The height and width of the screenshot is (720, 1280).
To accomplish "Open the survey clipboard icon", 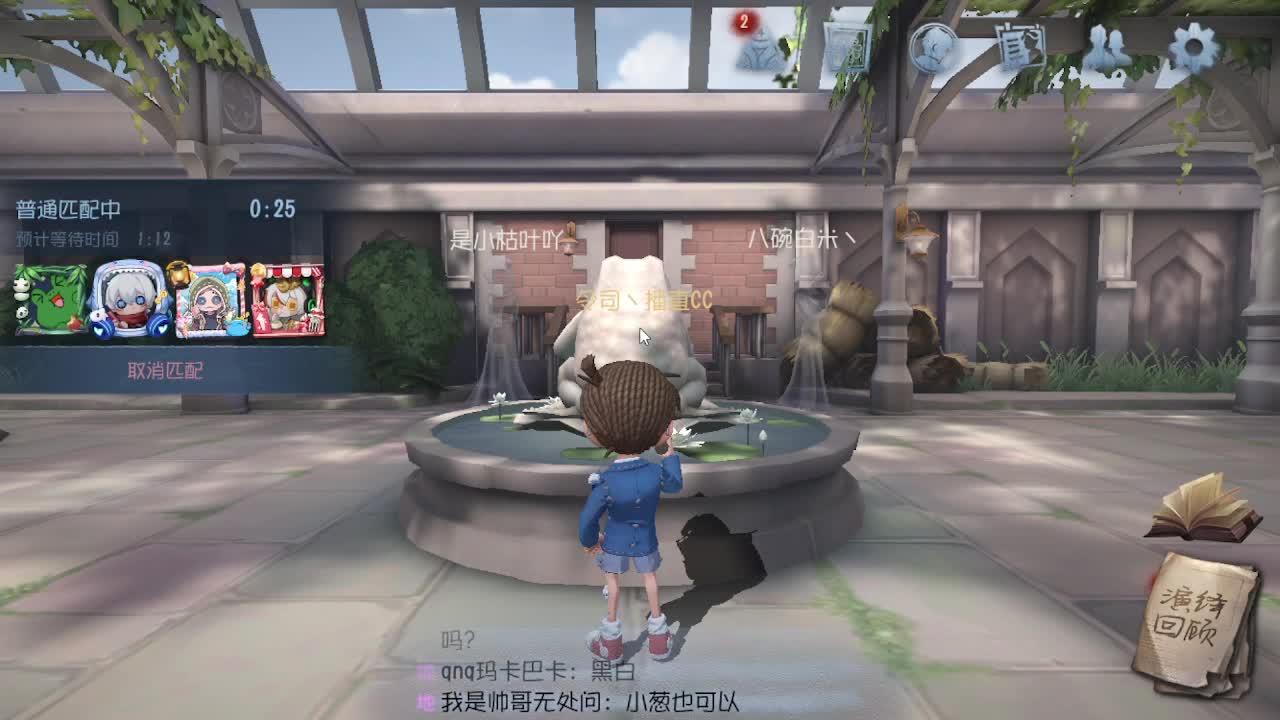I will click(x=1018, y=43).
